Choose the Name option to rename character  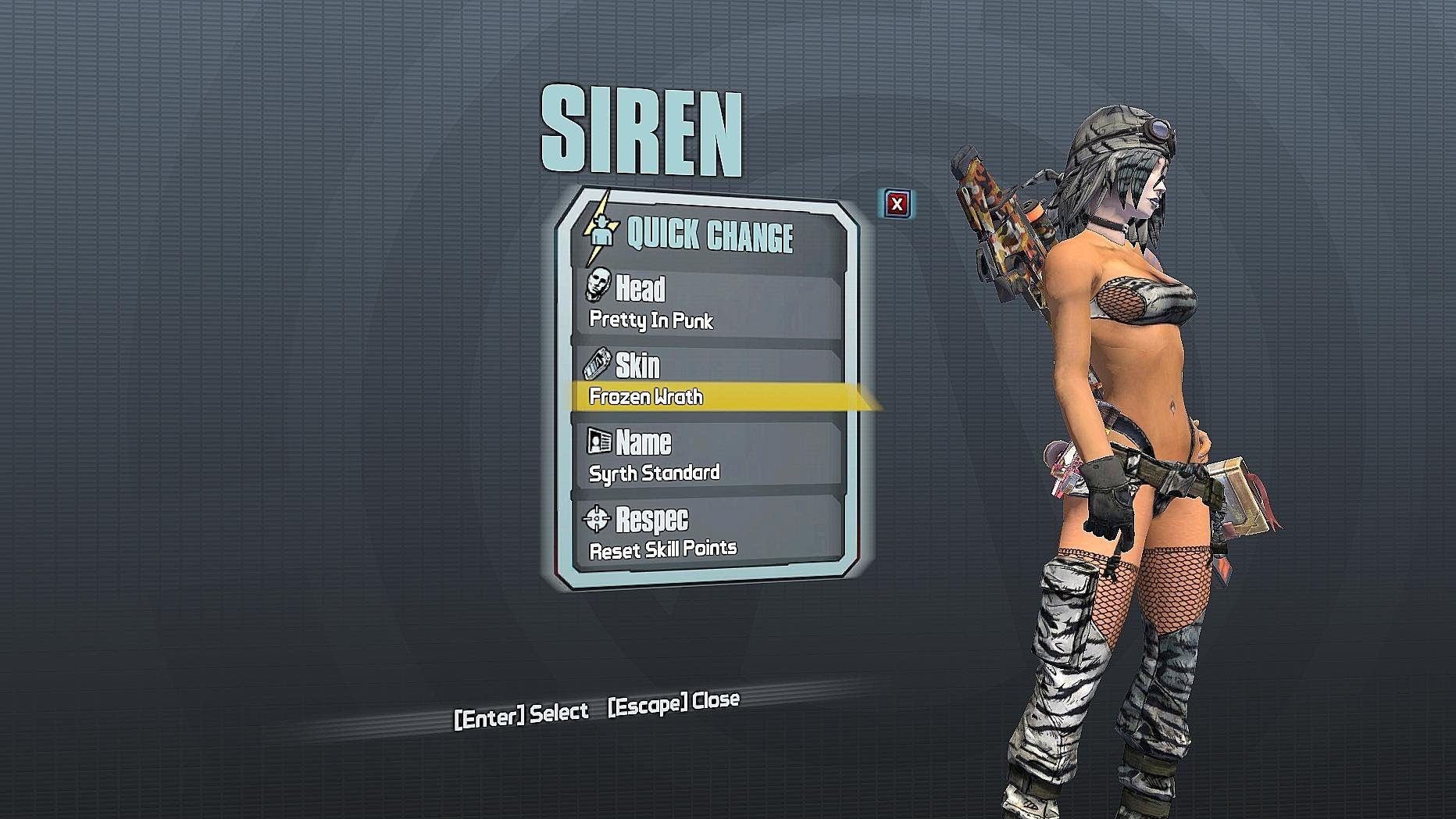(707, 456)
